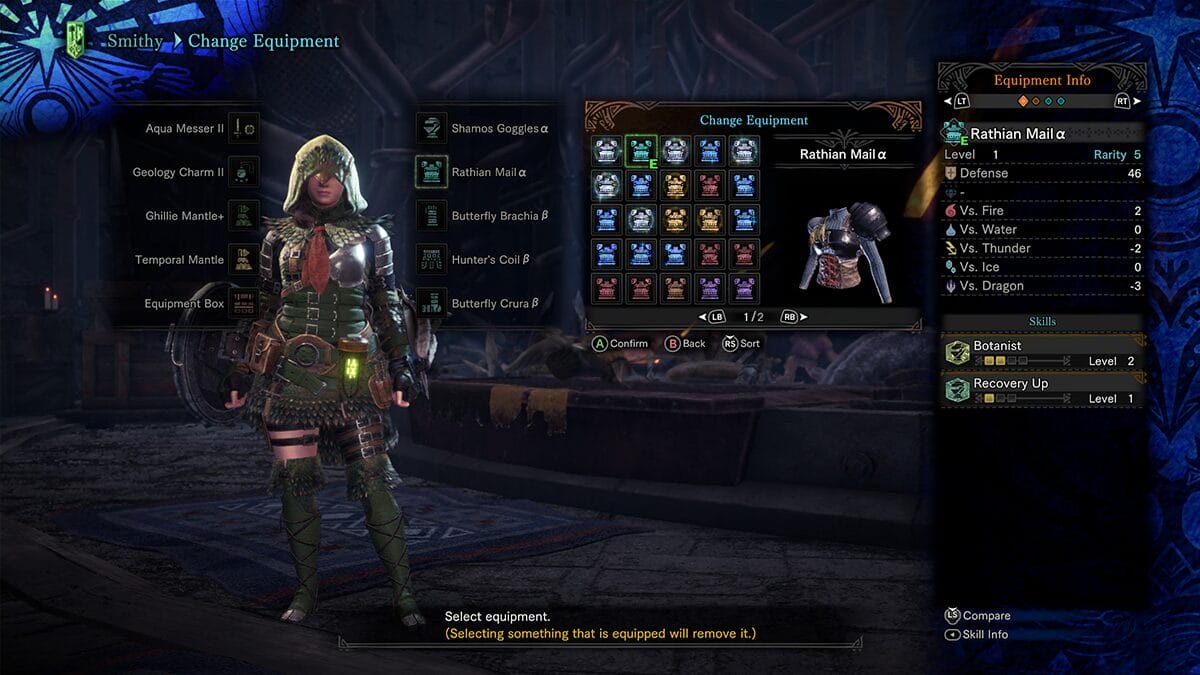This screenshot has height=675, width=1200.
Task: Switch Equipment Info to the next page arrow
Action: tap(1139, 101)
